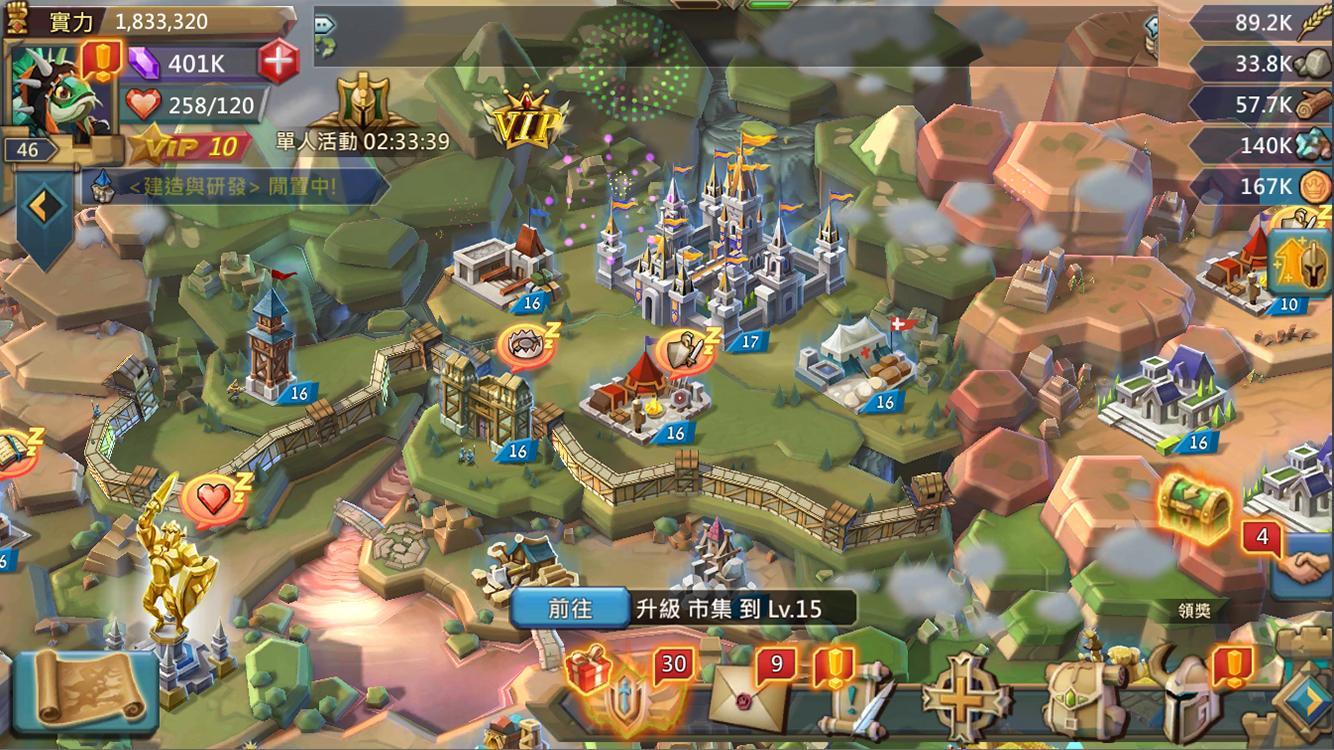Tap the <建造與研發> idle builder banner
1334x750 pixels.
230,183
